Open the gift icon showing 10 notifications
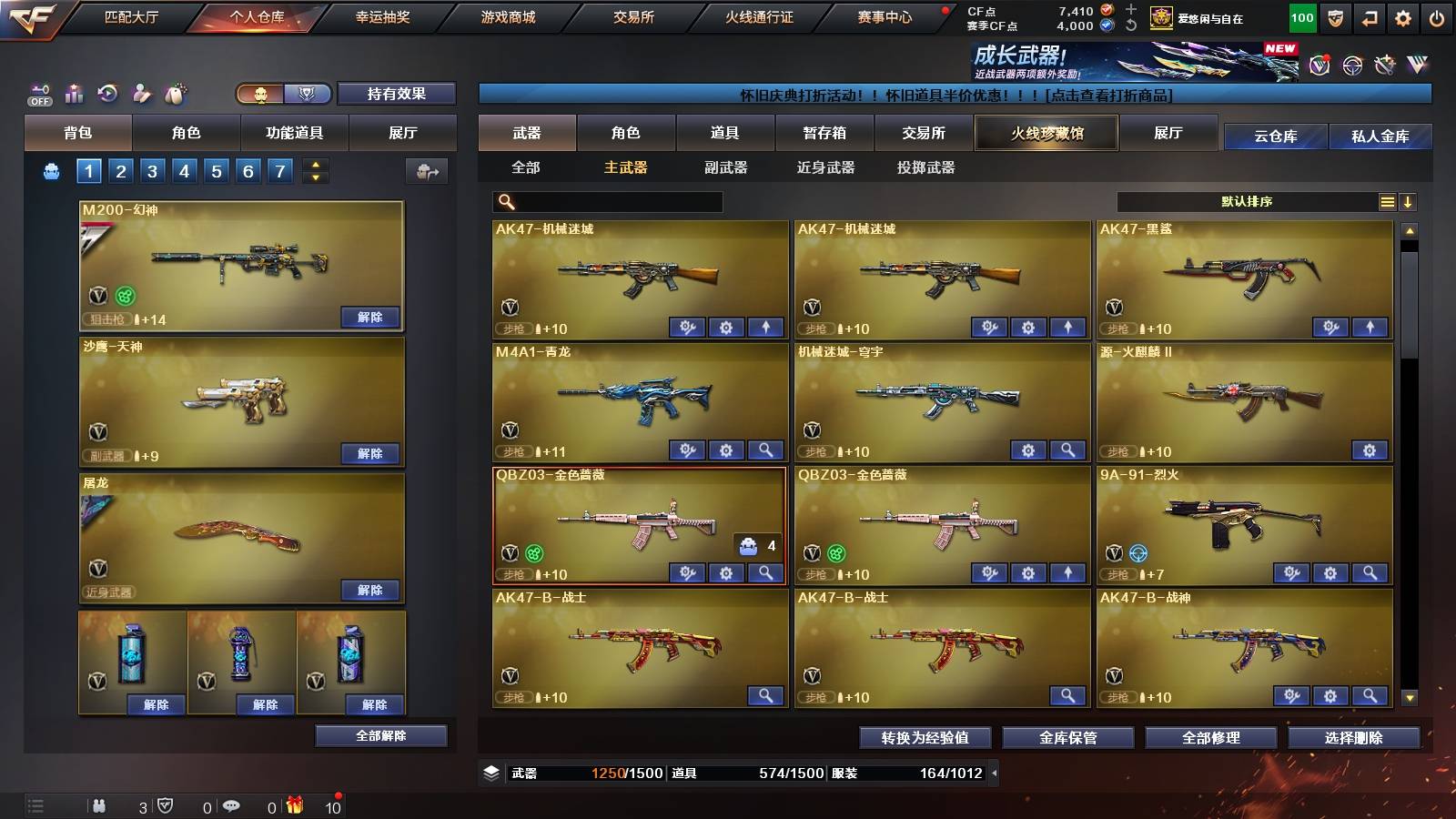 click(293, 804)
